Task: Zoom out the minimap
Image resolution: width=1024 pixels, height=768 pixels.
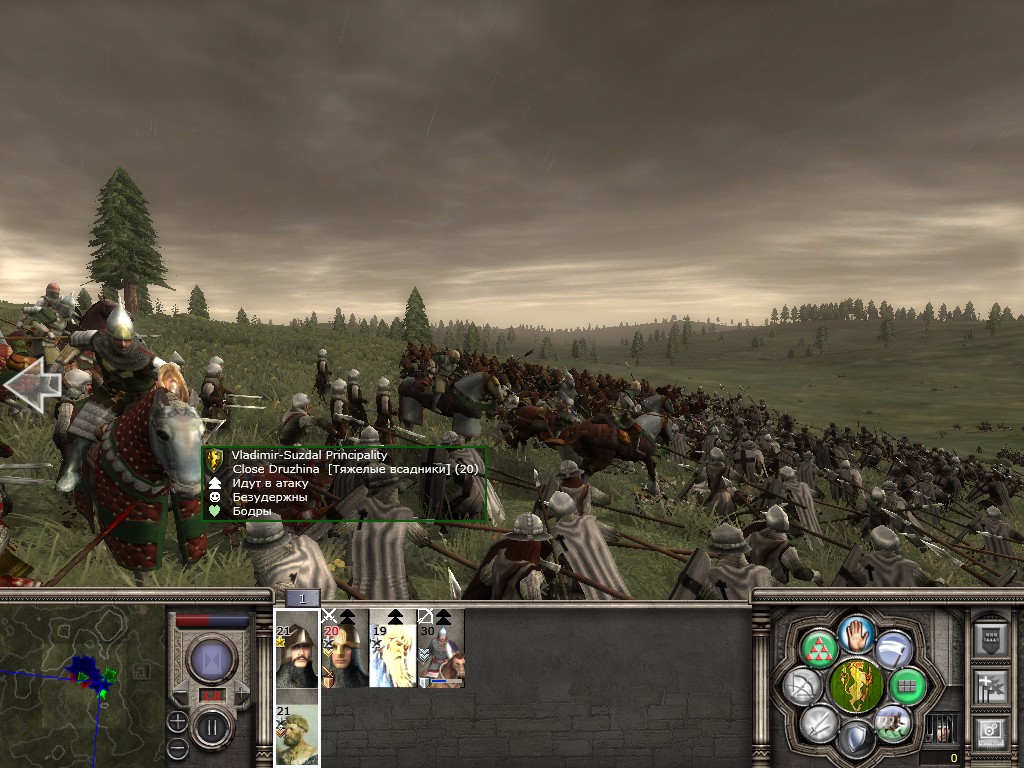Action: pyautogui.click(x=177, y=746)
